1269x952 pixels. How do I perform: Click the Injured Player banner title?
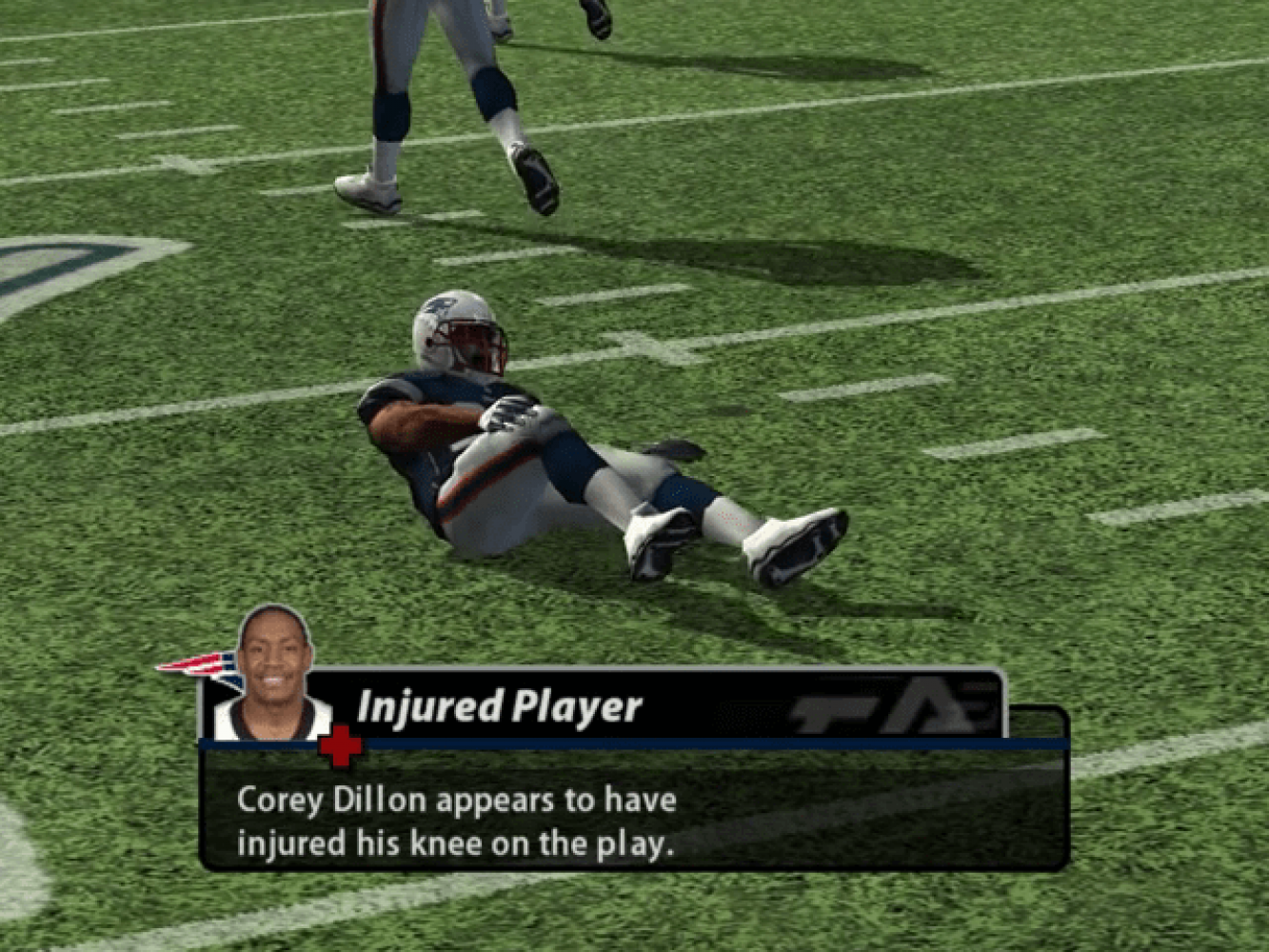click(x=499, y=707)
